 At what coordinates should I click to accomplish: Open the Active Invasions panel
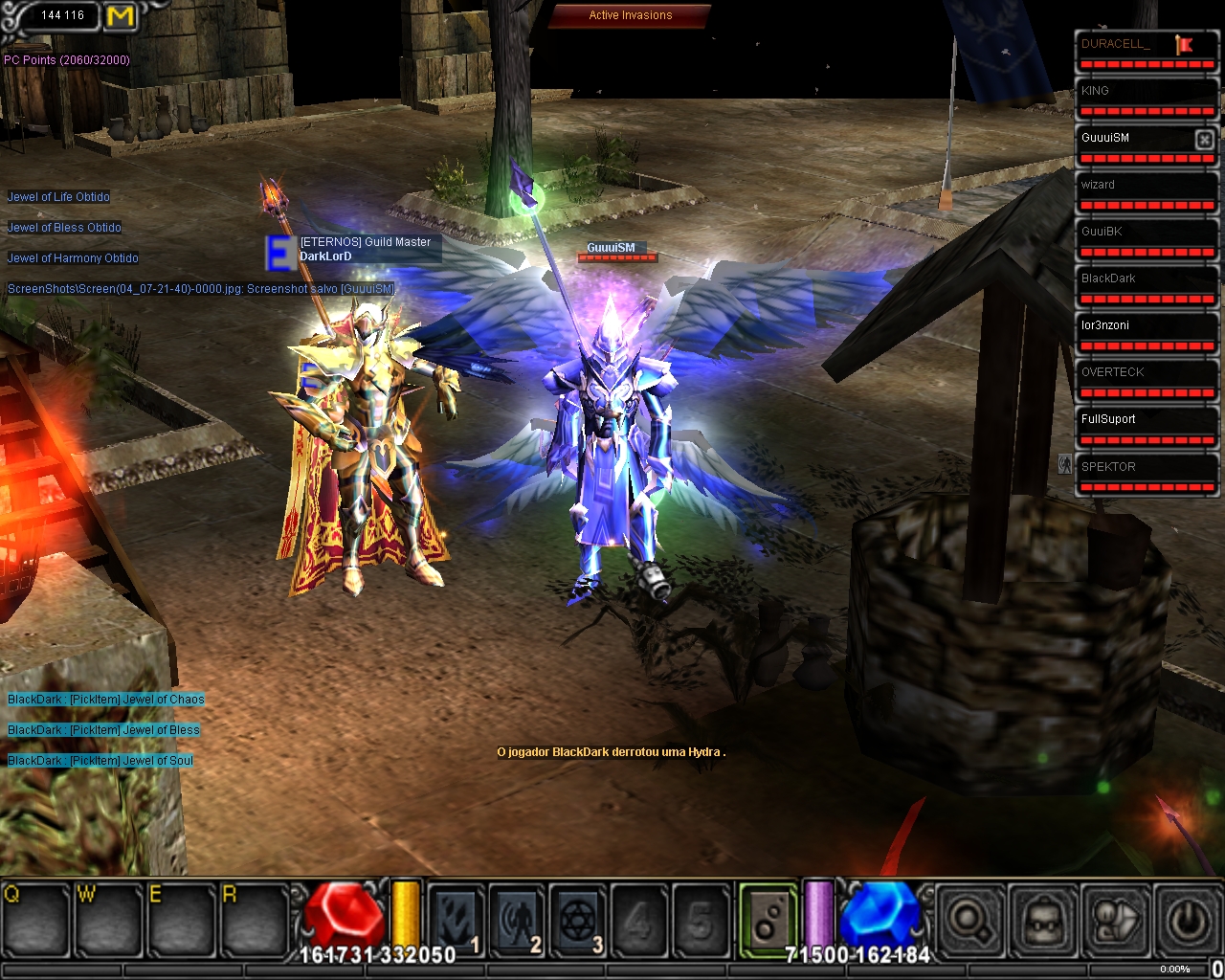tap(630, 15)
